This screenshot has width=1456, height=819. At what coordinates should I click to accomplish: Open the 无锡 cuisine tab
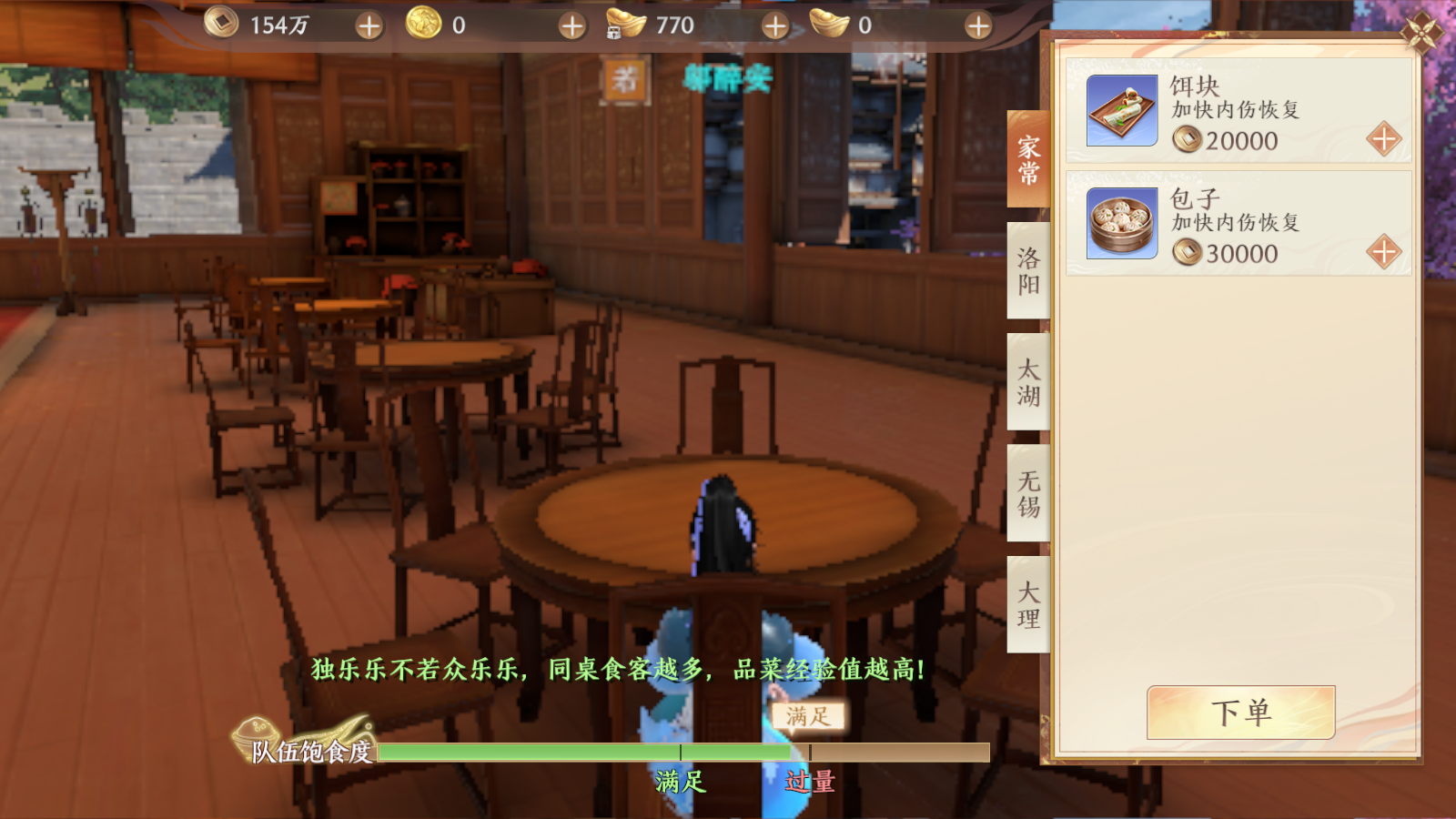tap(1028, 494)
